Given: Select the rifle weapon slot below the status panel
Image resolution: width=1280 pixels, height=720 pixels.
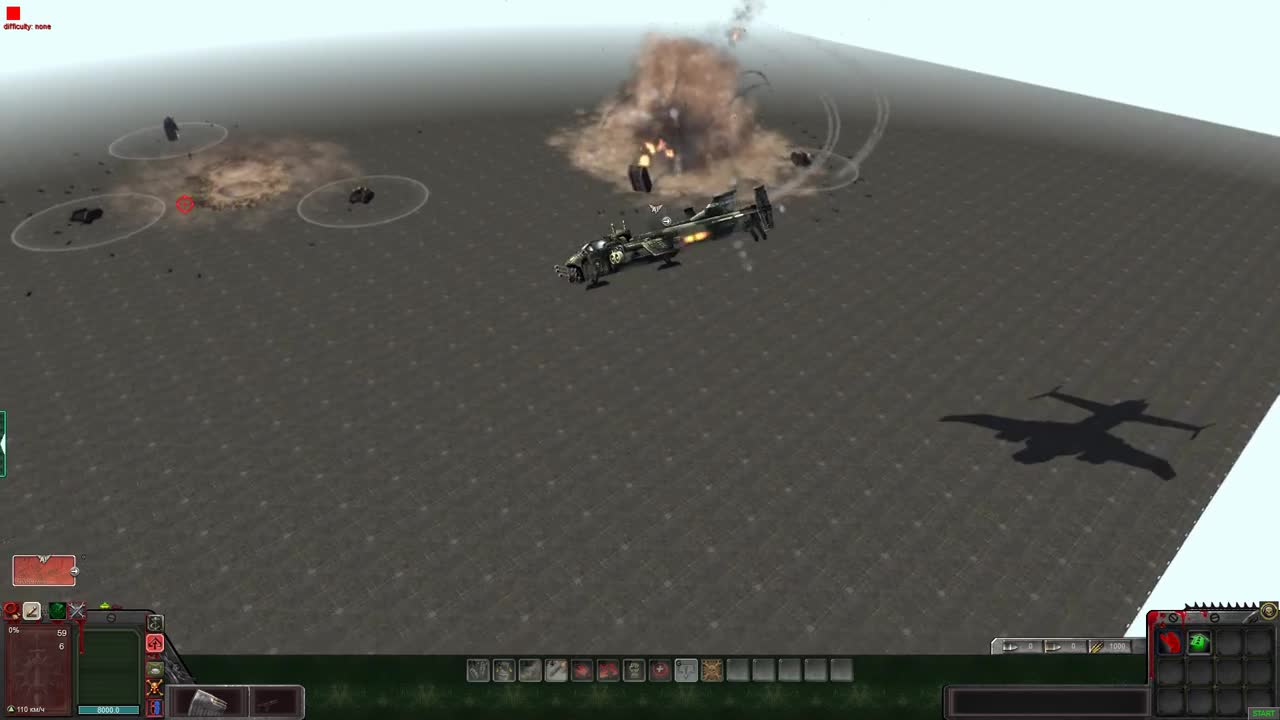Looking at the screenshot, I should pos(270,703).
